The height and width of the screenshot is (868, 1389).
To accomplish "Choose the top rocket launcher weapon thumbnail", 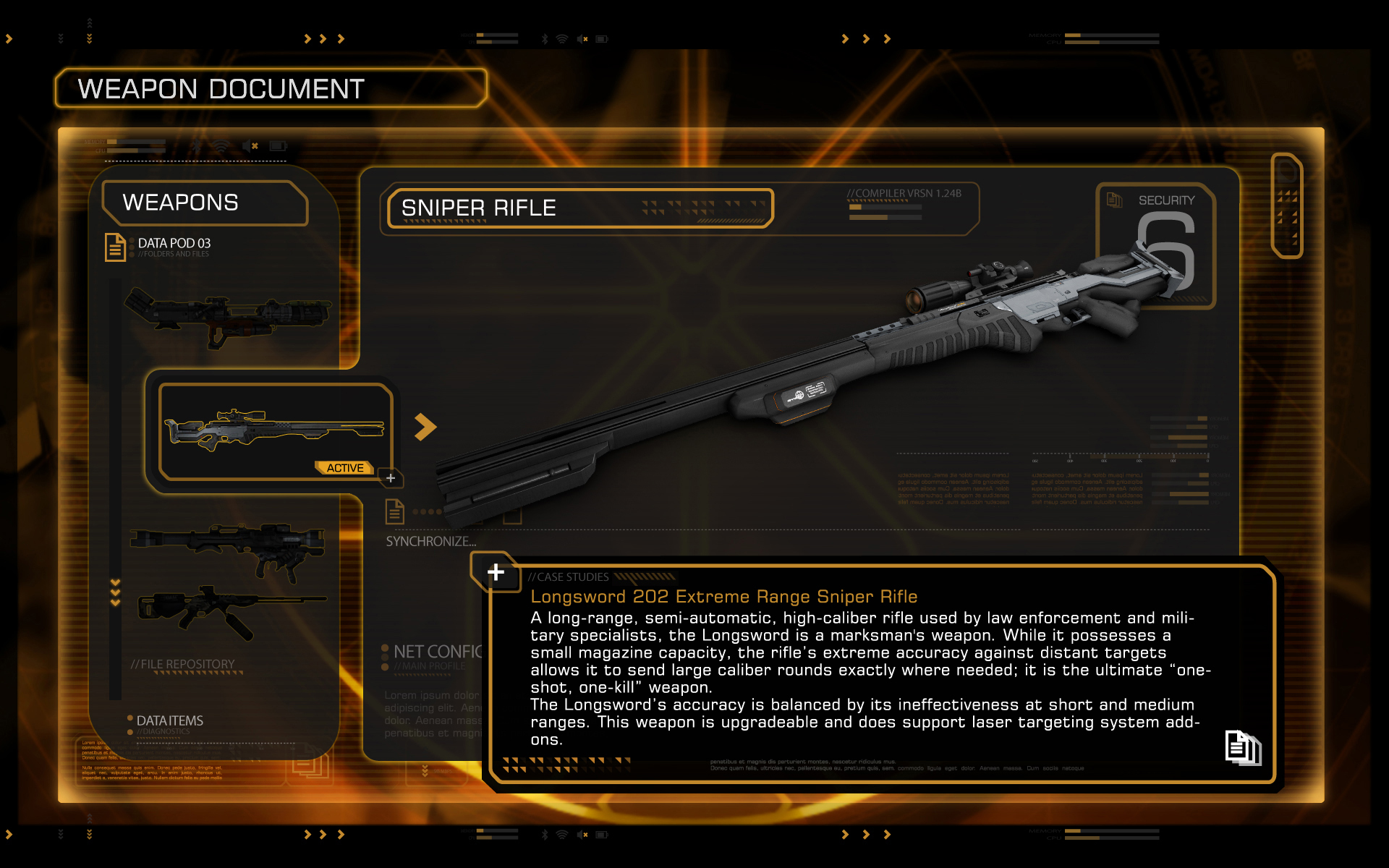I will tap(228, 318).
